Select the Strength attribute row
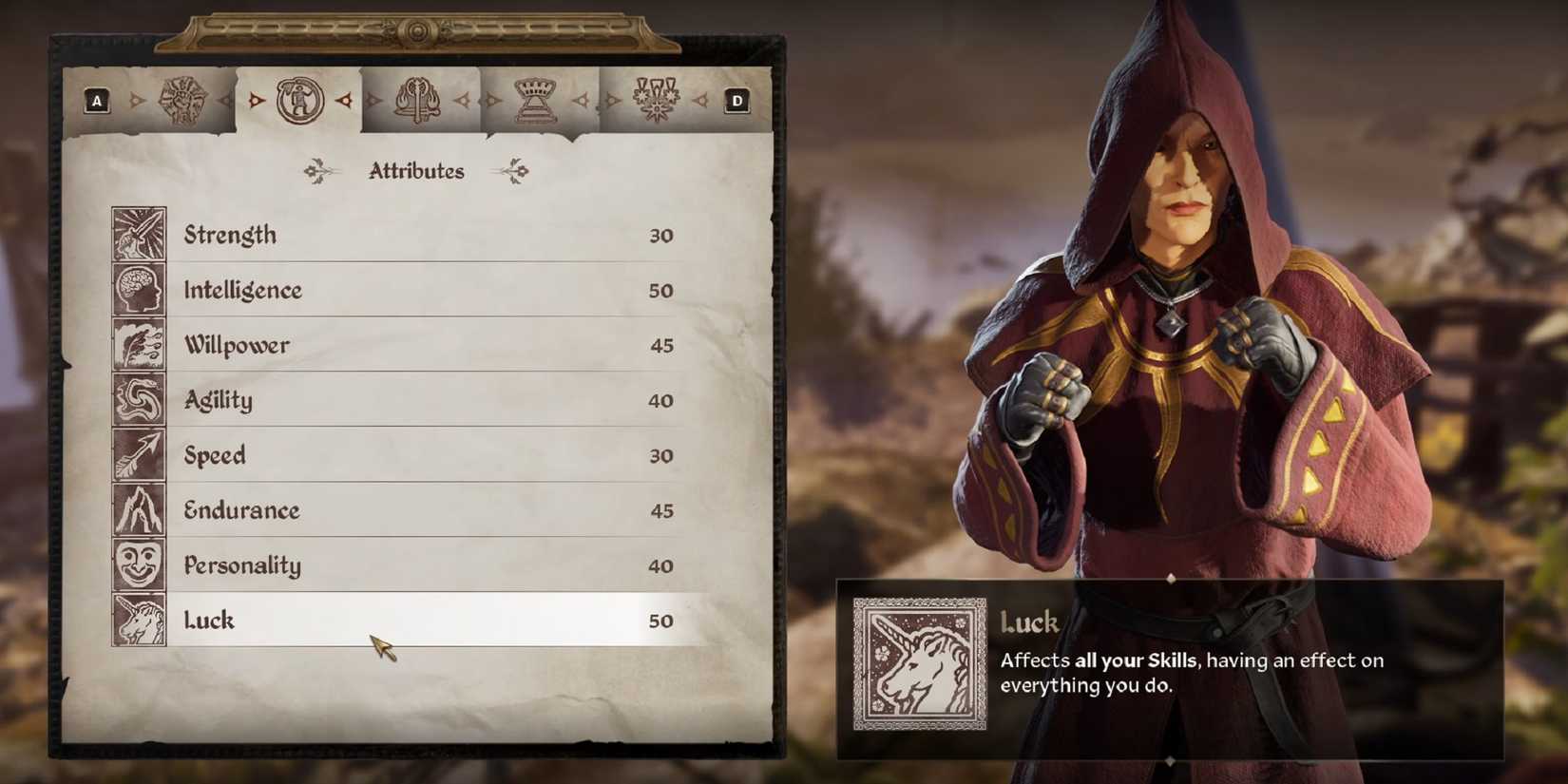Viewport: 1568px width, 784px height. point(409,235)
